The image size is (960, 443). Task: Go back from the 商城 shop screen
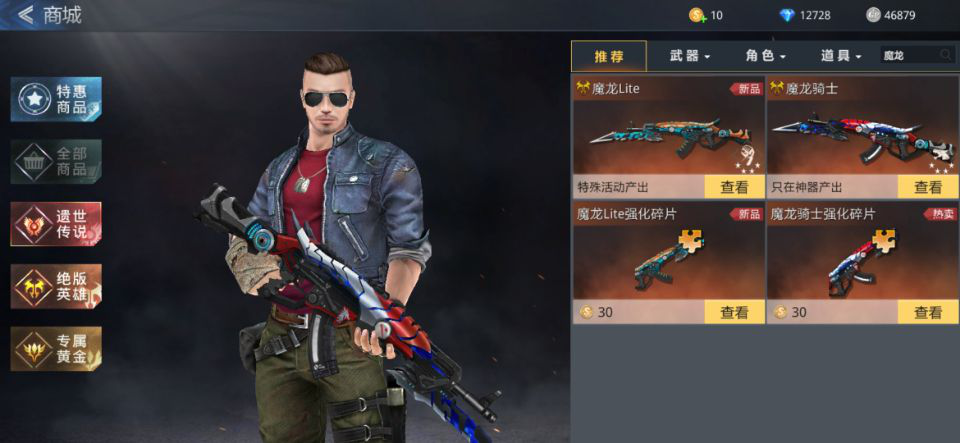pyautogui.click(x=25, y=15)
